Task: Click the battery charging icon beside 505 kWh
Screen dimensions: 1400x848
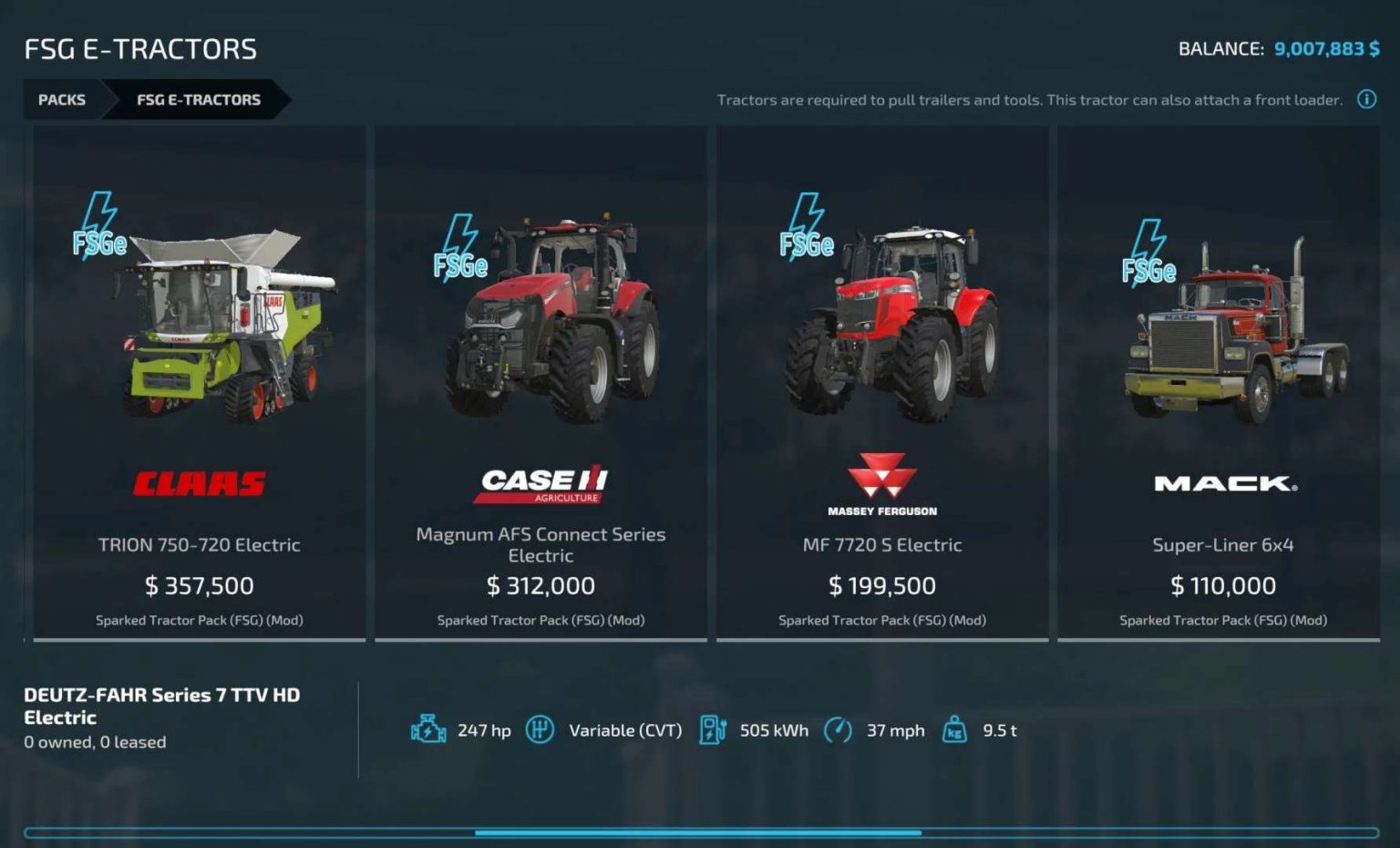Action: pyautogui.click(x=714, y=729)
